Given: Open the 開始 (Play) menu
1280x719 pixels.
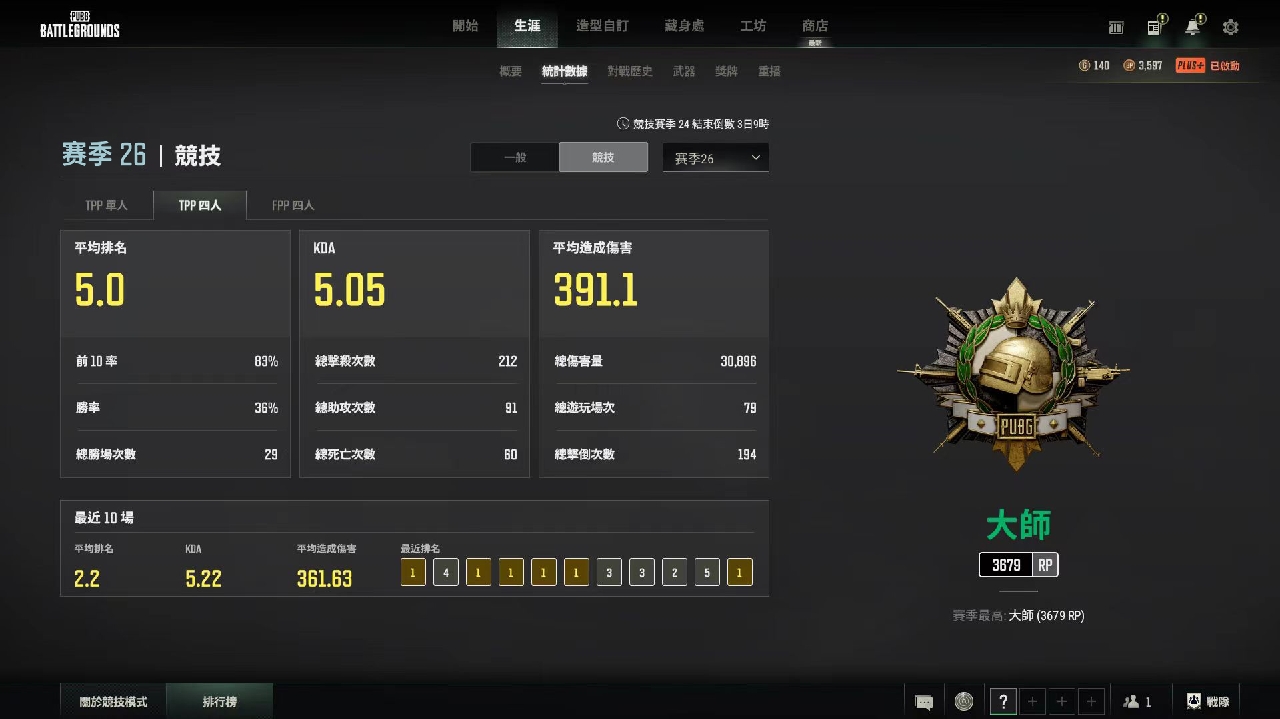Looking at the screenshot, I should coord(465,26).
